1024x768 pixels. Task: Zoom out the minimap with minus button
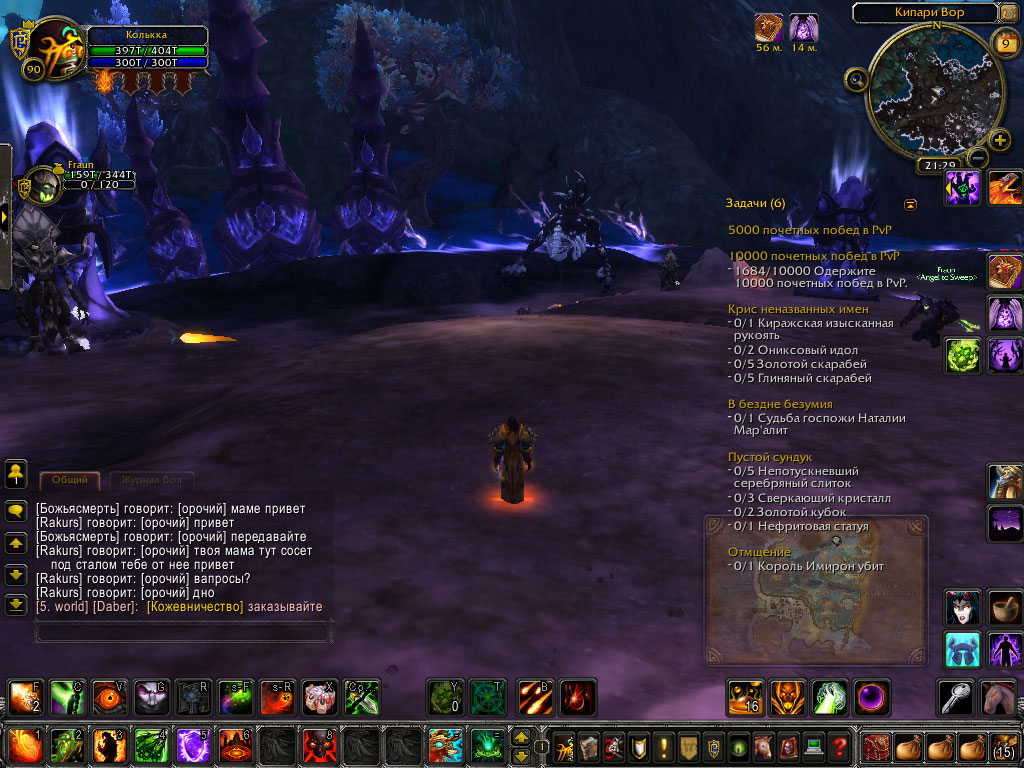coord(979,157)
